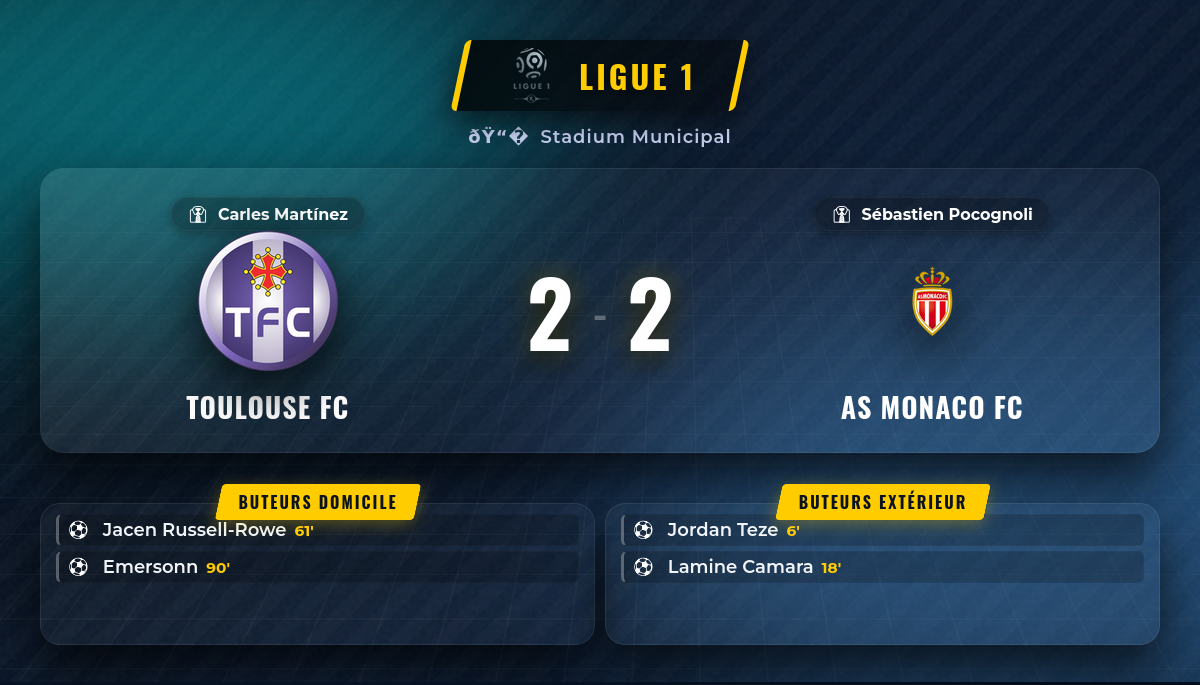Click the Toulouse FC club crest
Viewport: 1200px width, 685px height.
(268, 301)
